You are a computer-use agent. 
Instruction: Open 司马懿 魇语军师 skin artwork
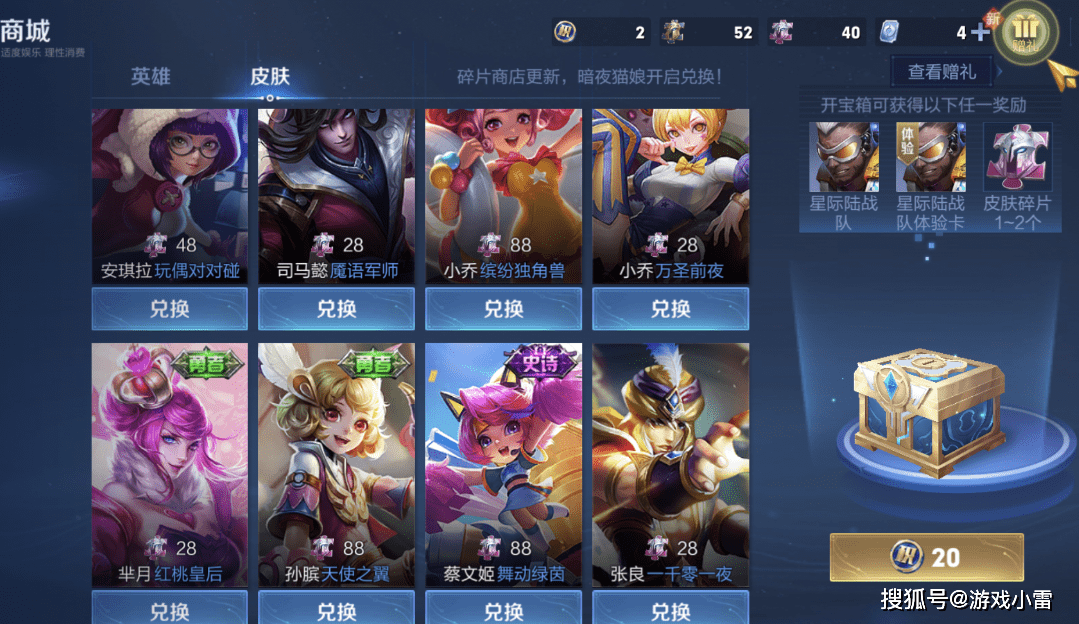point(336,180)
